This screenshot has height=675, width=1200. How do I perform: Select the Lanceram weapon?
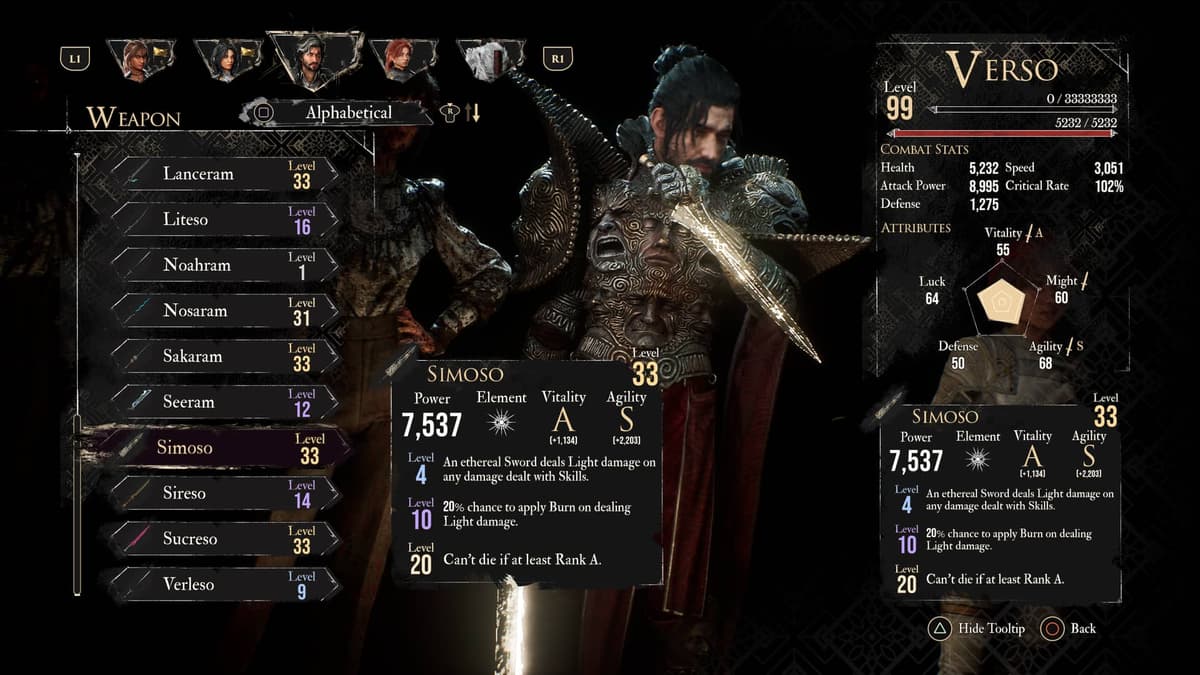tap(225, 174)
